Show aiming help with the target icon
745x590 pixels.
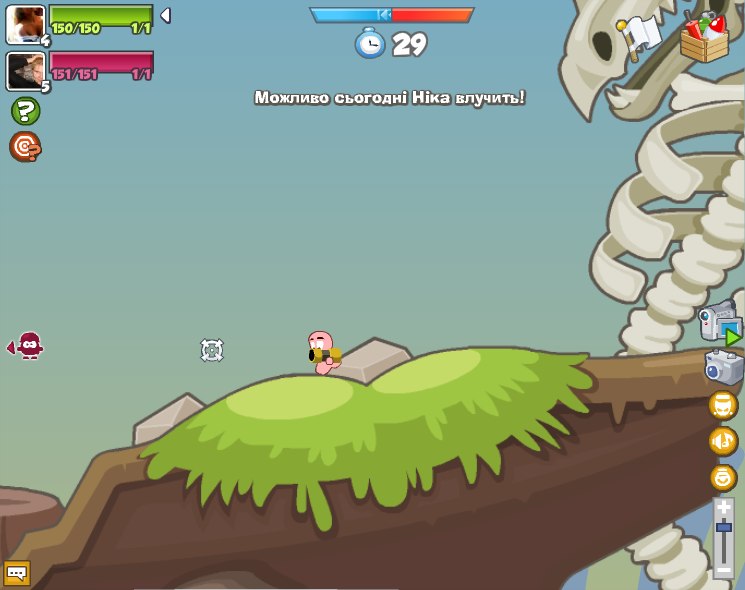tap(25, 147)
